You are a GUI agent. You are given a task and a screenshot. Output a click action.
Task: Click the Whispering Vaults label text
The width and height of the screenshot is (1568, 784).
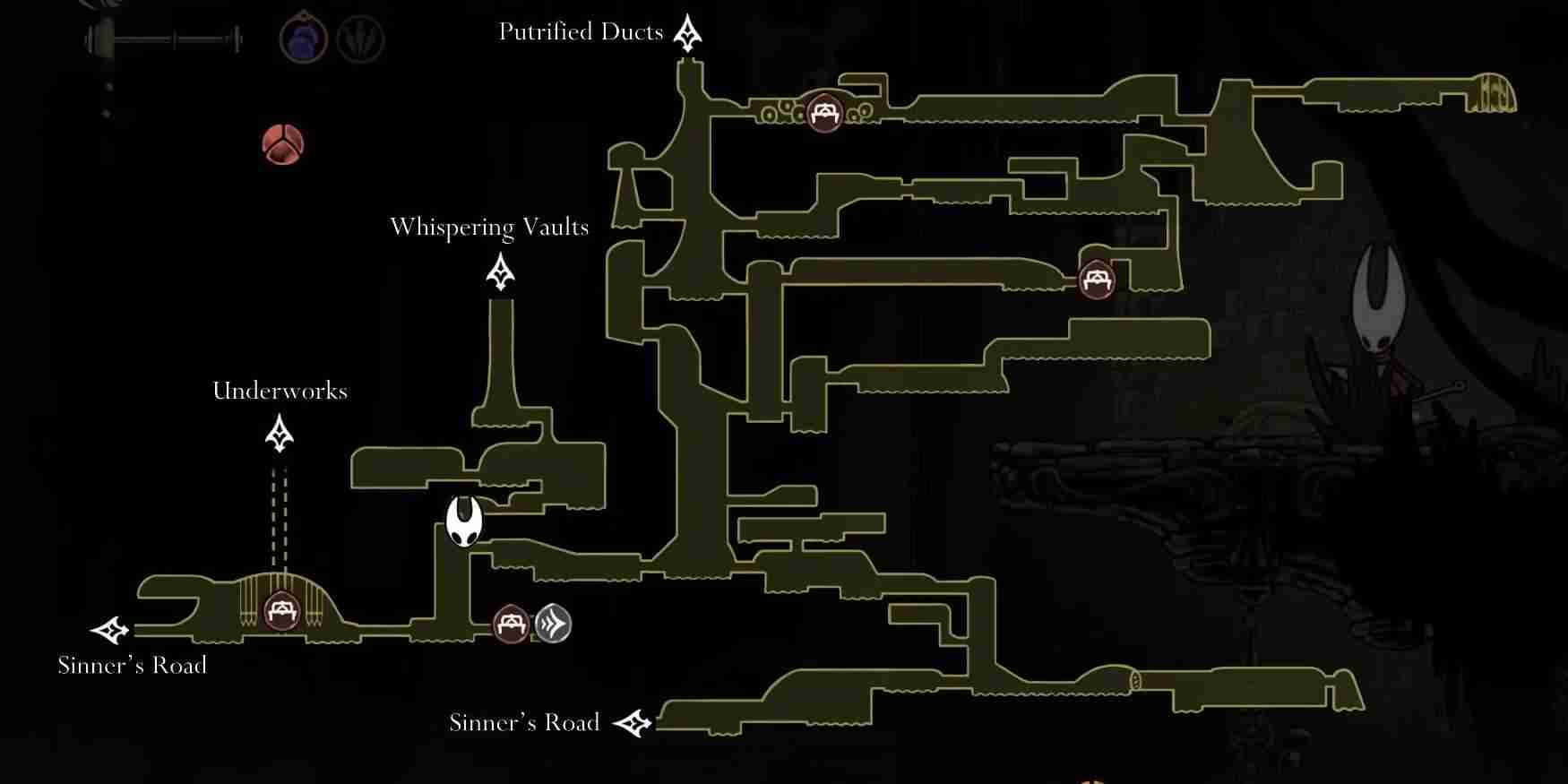(489, 228)
